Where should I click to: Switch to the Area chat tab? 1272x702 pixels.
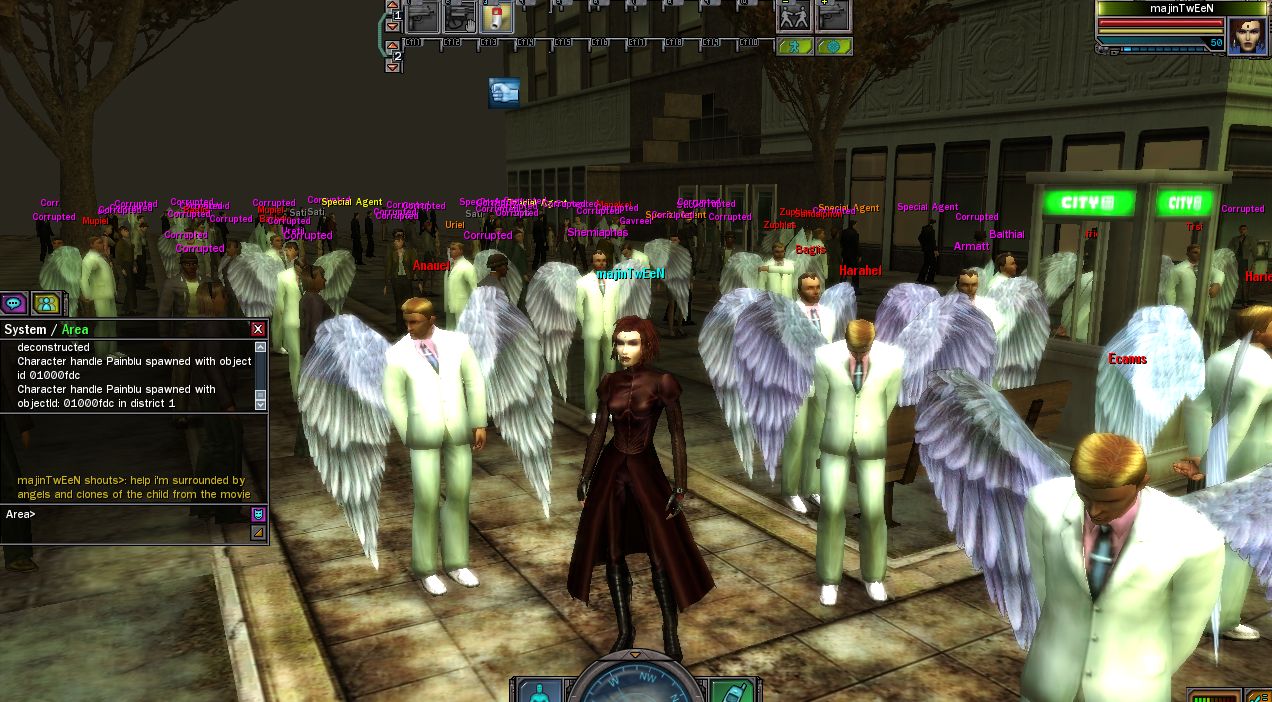coord(75,330)
